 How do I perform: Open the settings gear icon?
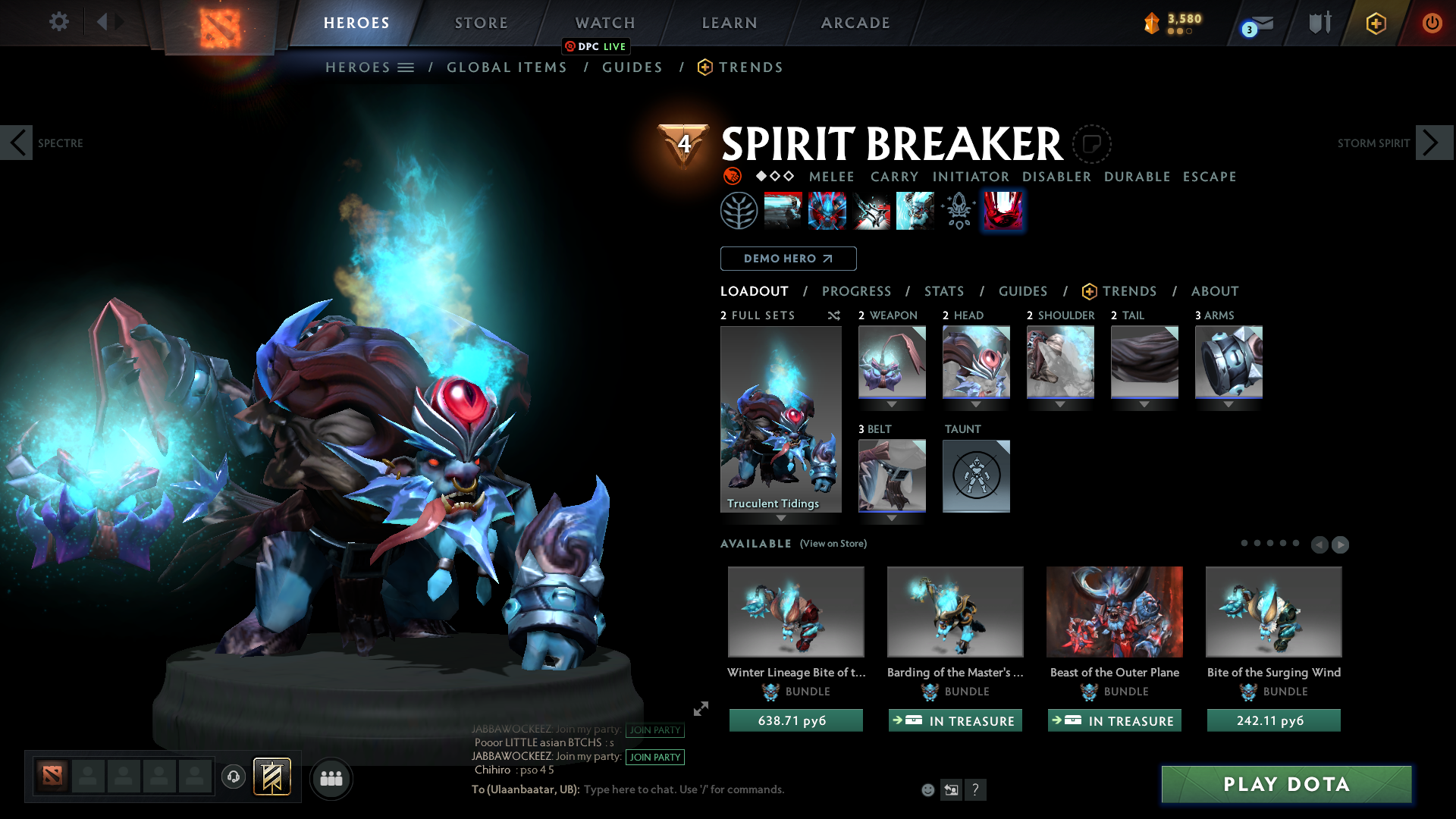pos(58,22)
